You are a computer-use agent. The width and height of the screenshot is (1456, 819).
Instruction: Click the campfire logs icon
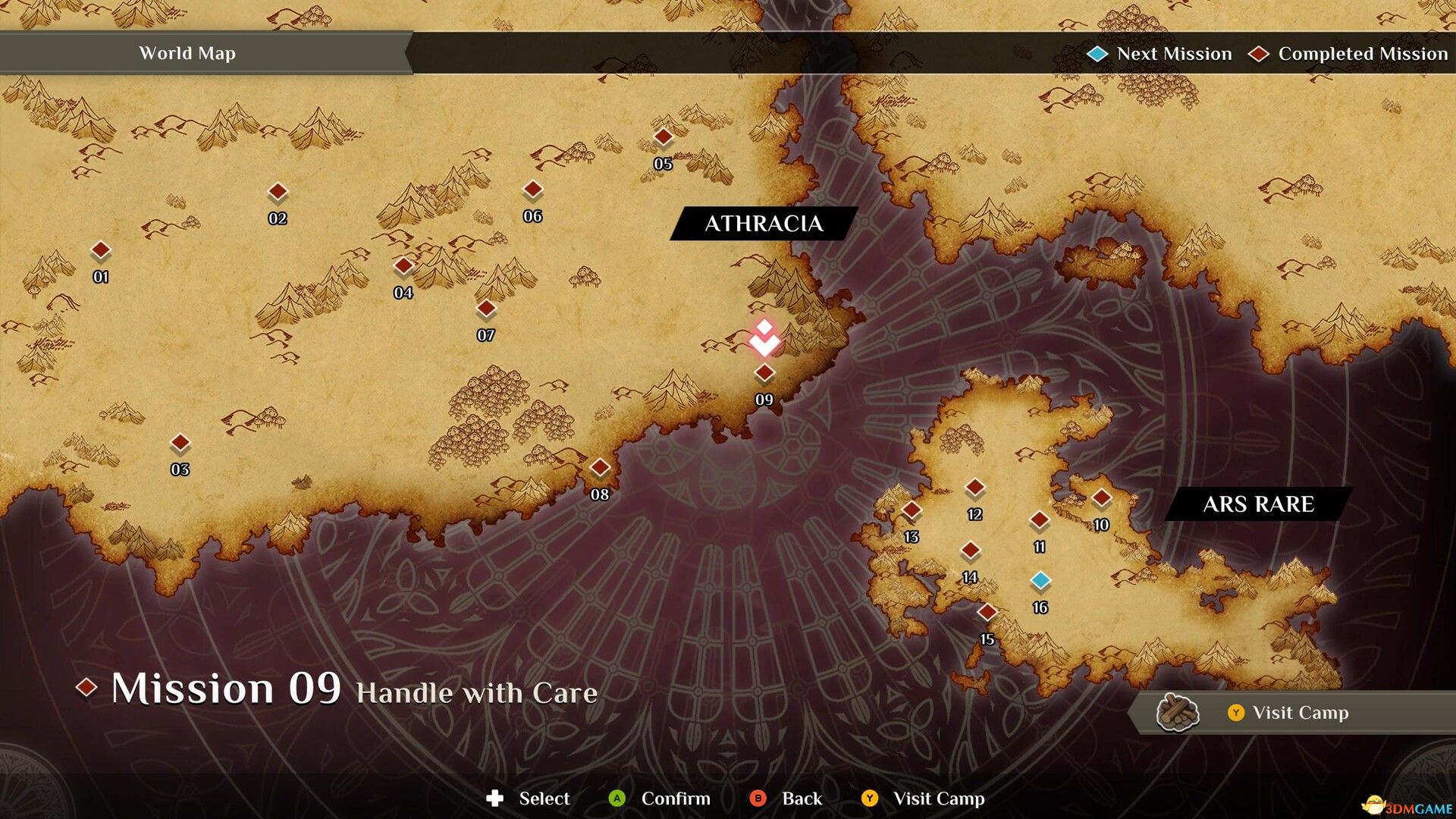[x=1177, y=712]
